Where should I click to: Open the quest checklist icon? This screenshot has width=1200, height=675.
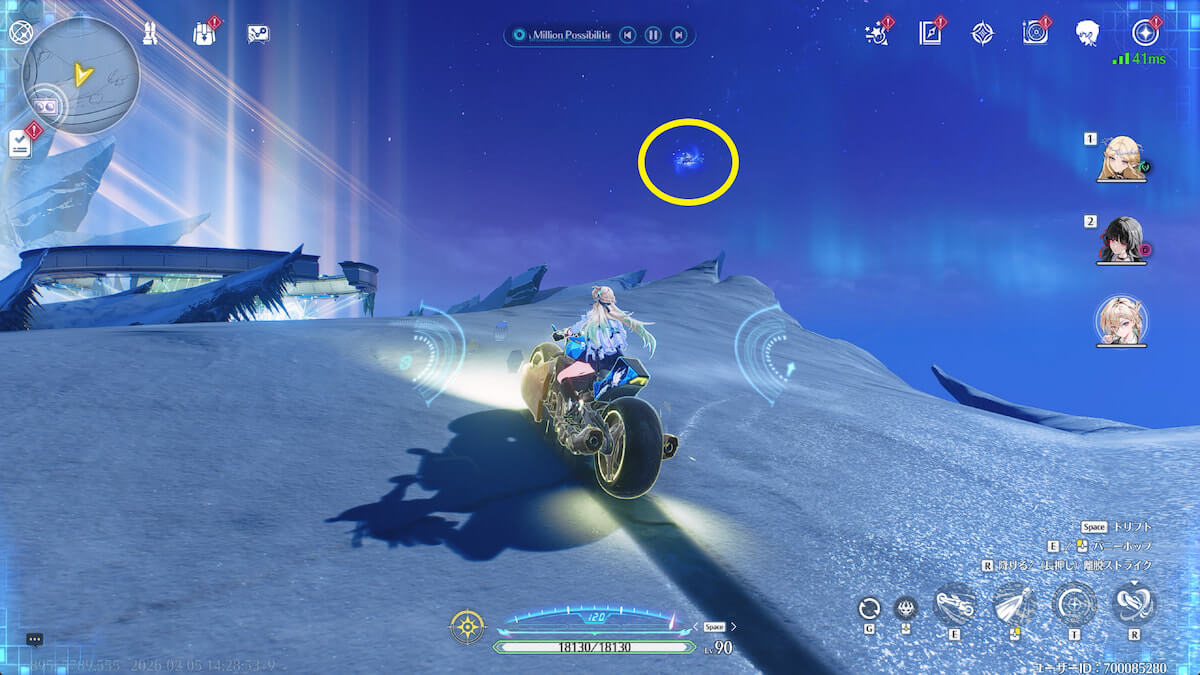tap(21, 144)
